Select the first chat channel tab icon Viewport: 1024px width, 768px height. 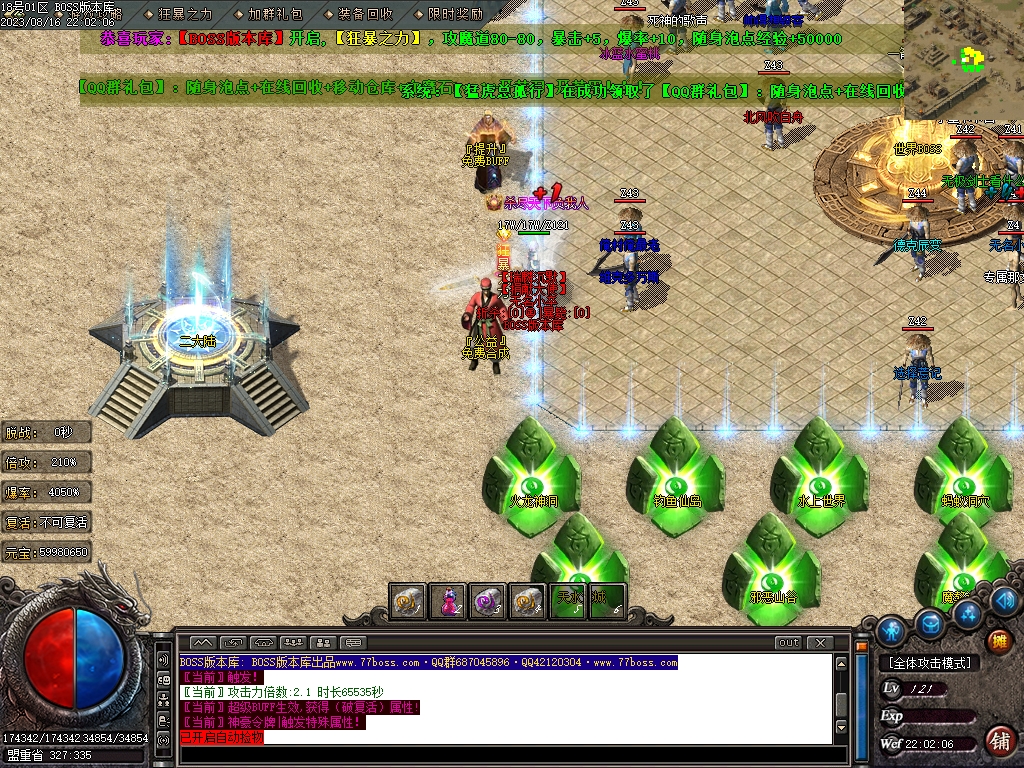point(203,642)
